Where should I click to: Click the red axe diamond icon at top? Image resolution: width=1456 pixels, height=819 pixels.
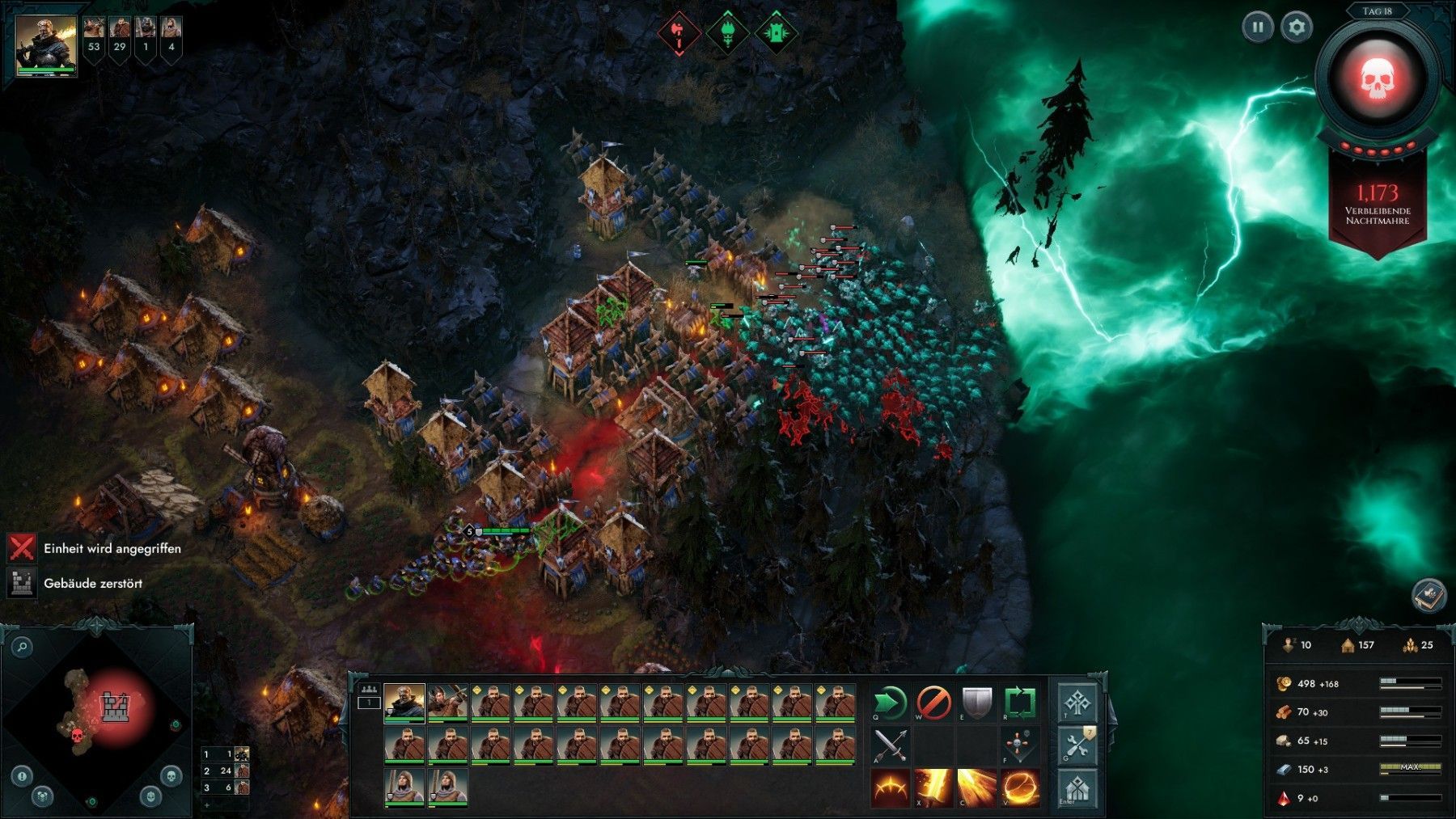pyautogui.click(x=679, y=34)
